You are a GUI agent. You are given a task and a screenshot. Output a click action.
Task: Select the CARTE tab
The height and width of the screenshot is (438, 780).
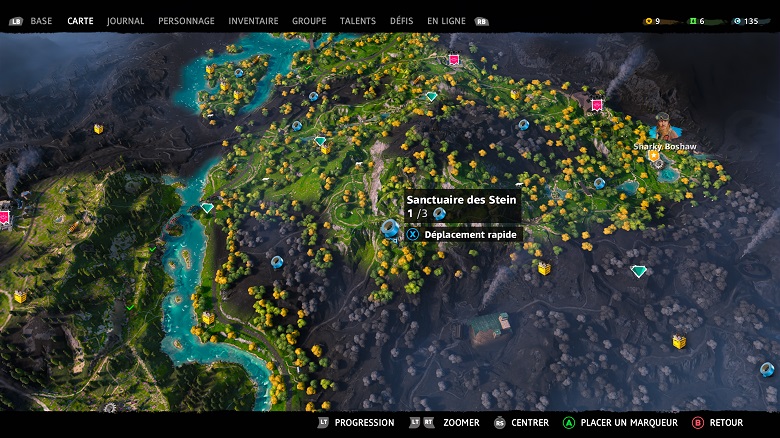click(80, 21)
